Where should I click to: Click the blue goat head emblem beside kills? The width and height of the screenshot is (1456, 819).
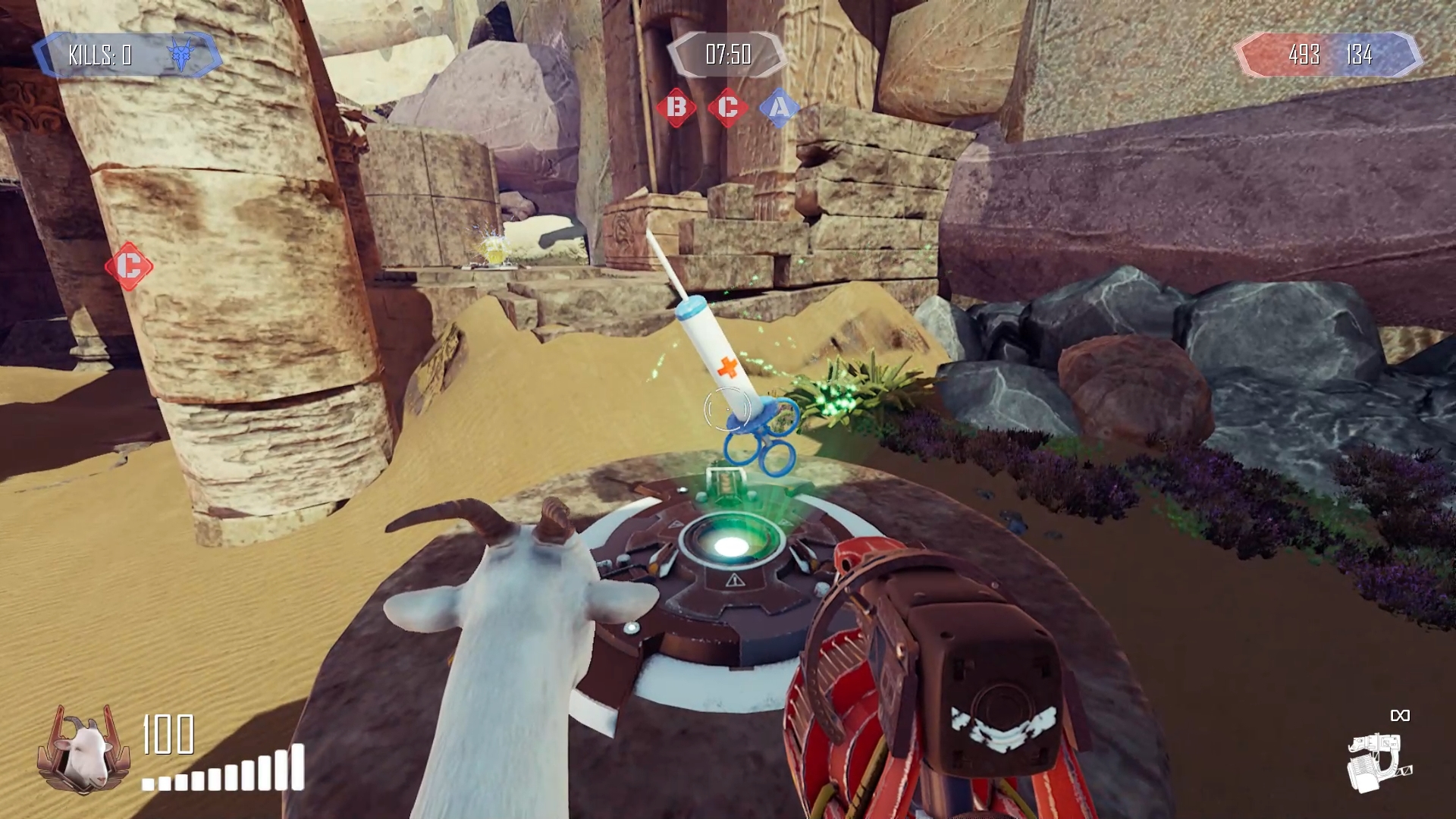(182, 55)
